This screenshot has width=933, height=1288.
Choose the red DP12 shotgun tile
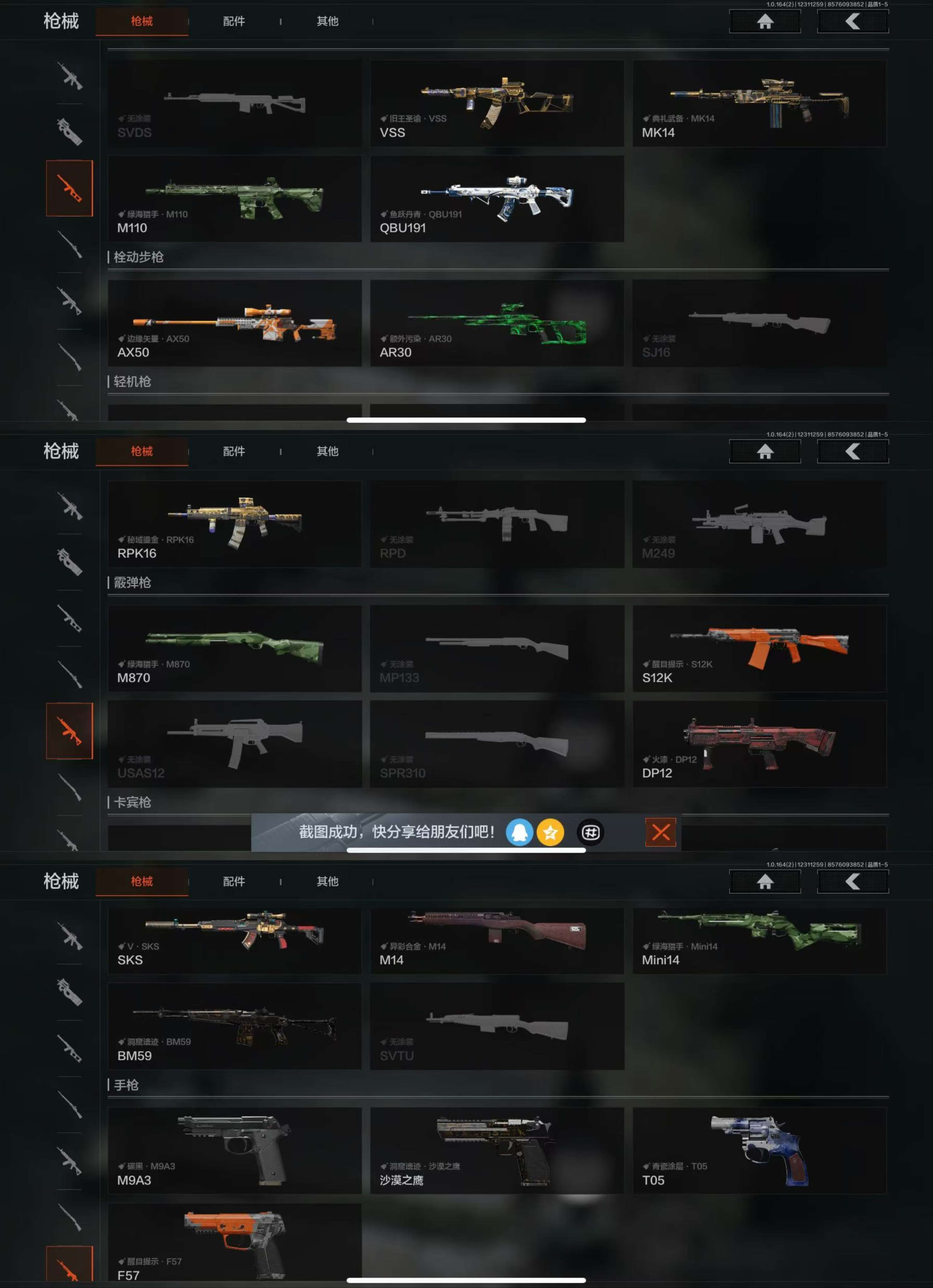[759, 744]
